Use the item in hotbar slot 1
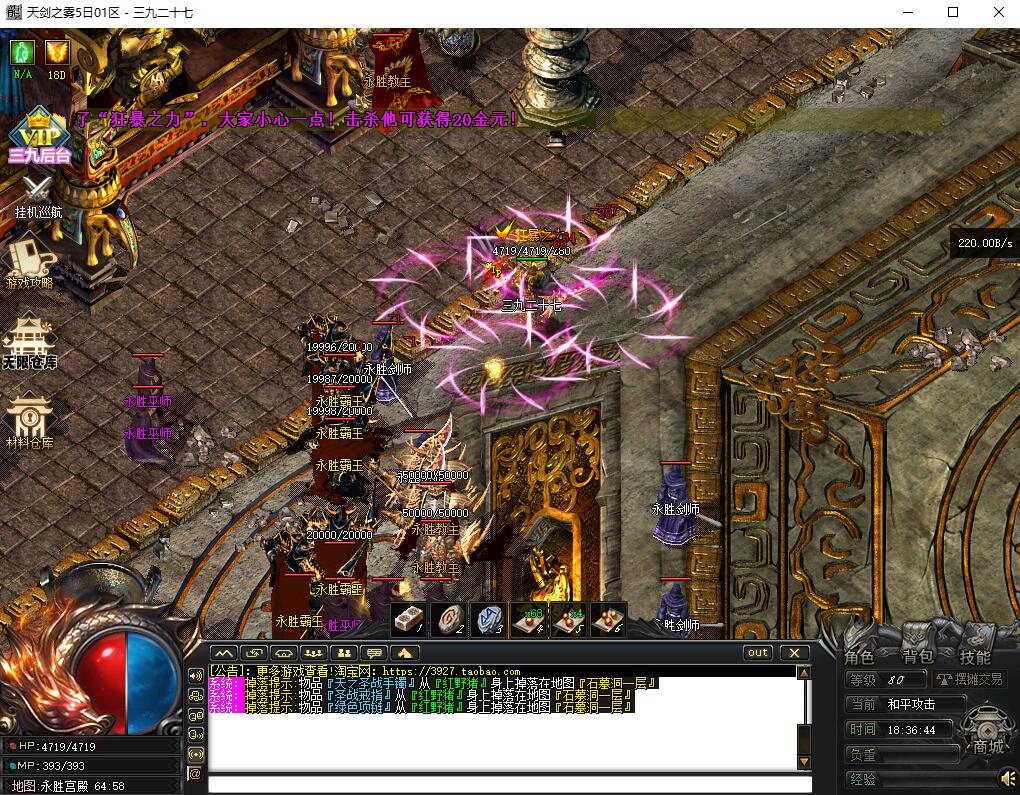 [407, 620]
